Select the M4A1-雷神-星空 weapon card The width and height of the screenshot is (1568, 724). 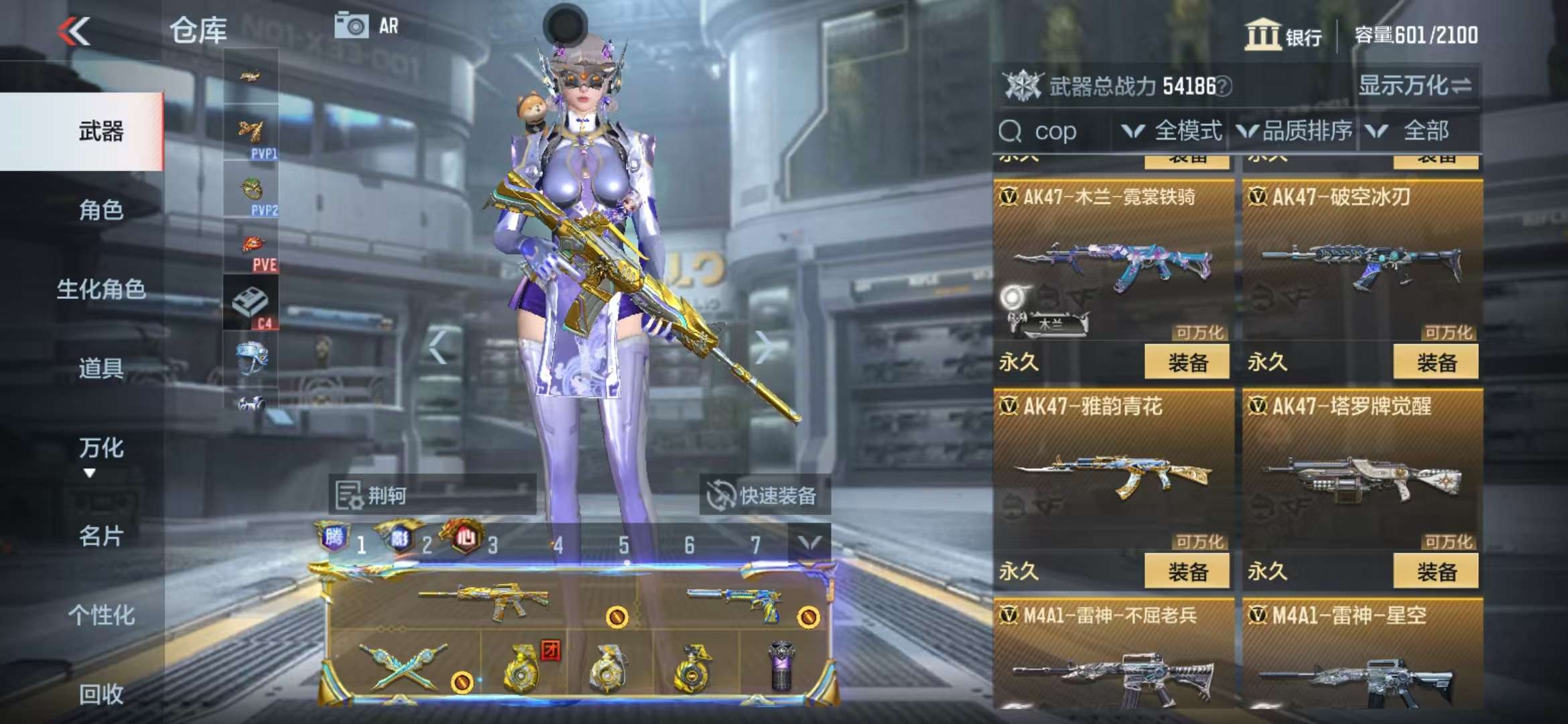pyautogui.click(x=1360, y=657)
